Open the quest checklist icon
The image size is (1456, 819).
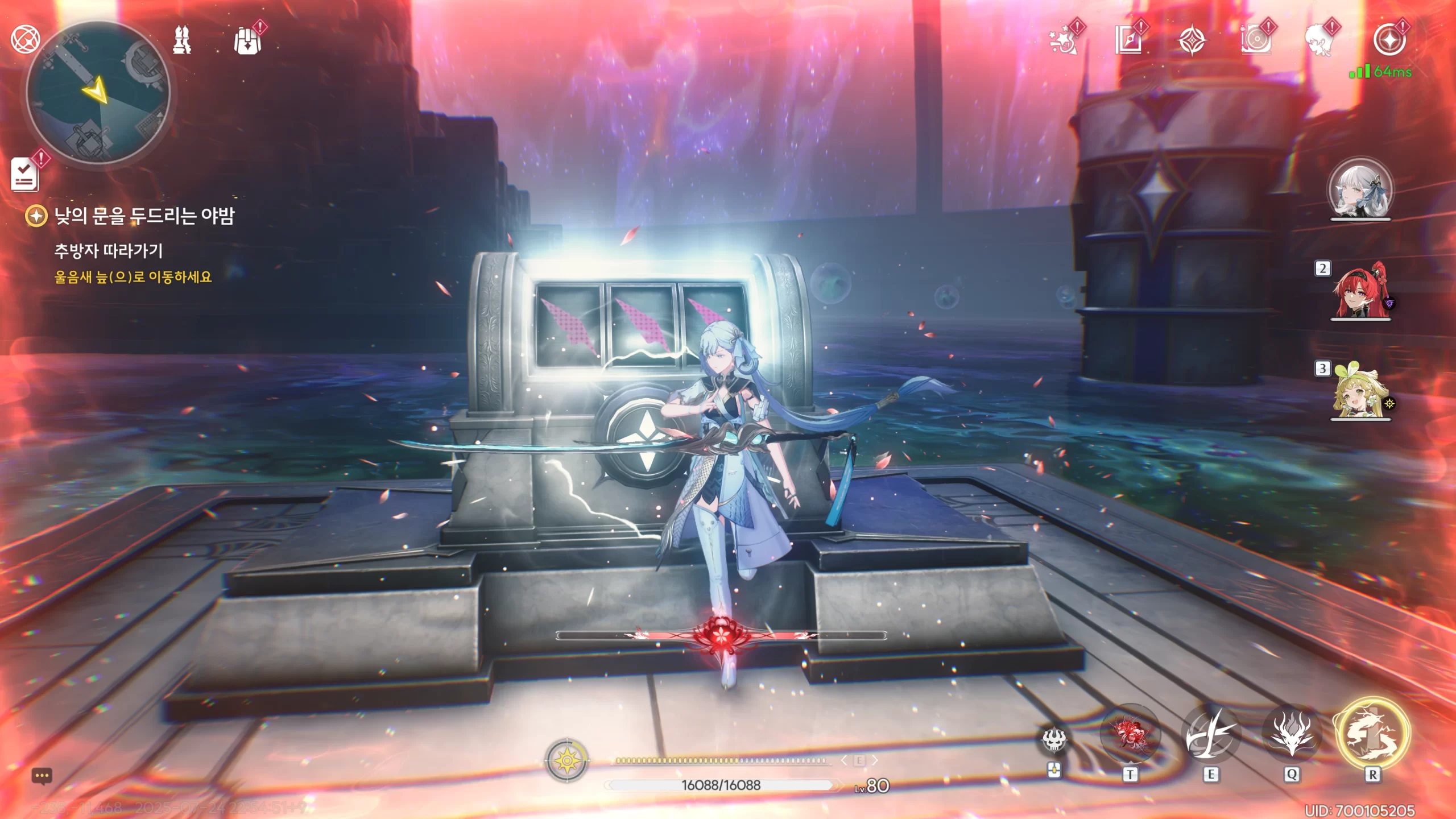(x=25, y=174)
